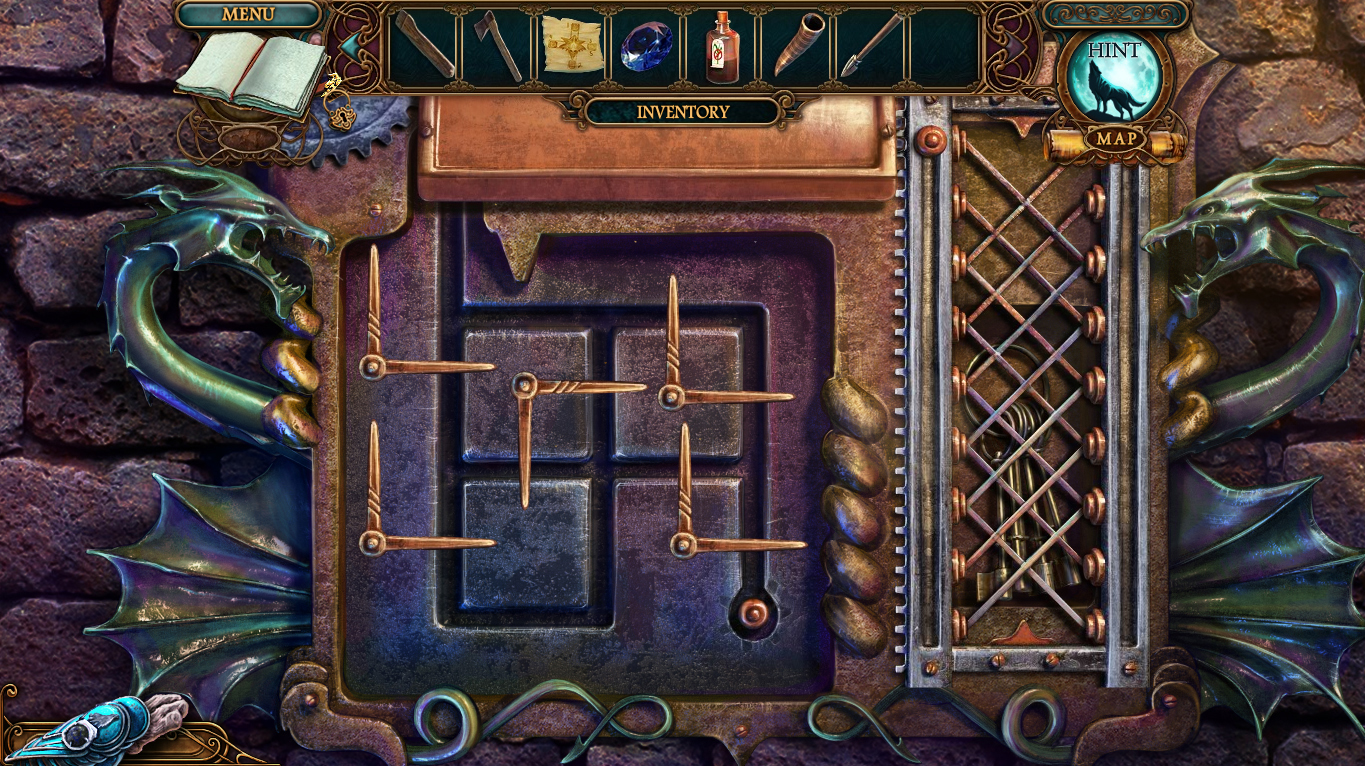Click the INVENTORY label
This screenshot has width=1365, height=766.
coord(682,111)
